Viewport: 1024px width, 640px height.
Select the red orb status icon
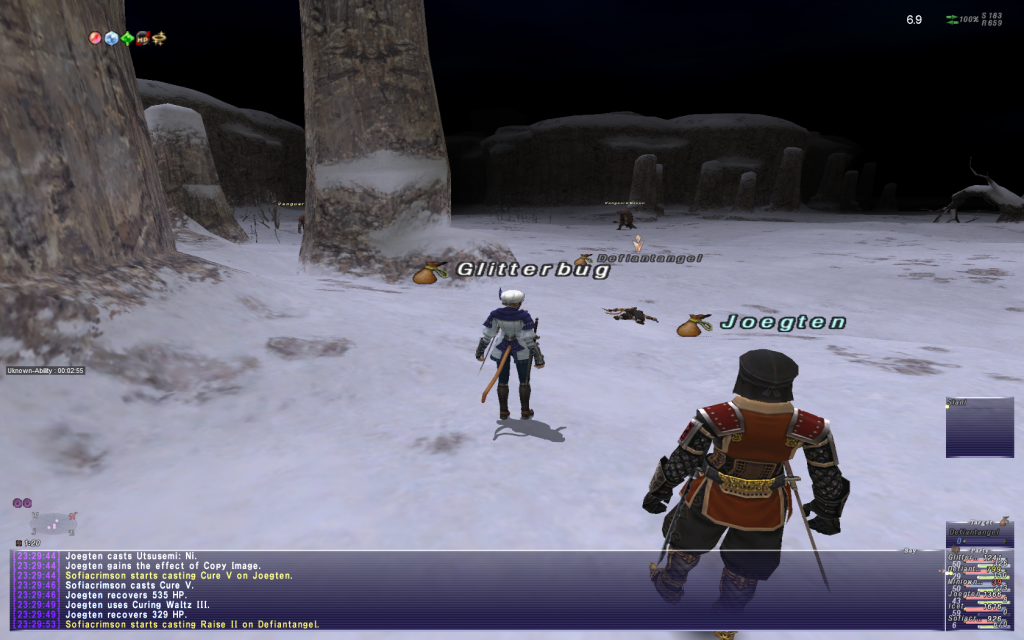(95, 38)
